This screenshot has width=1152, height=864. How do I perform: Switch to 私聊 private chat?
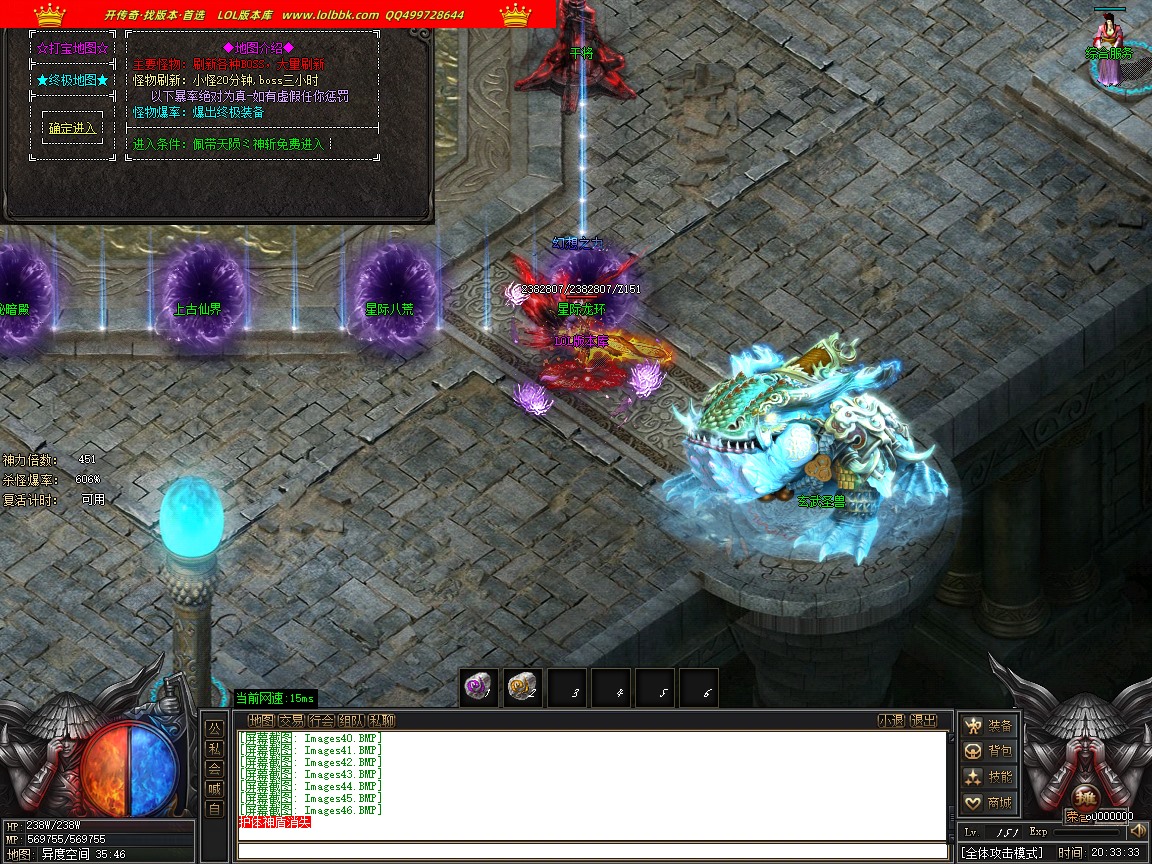coord(381,720)
